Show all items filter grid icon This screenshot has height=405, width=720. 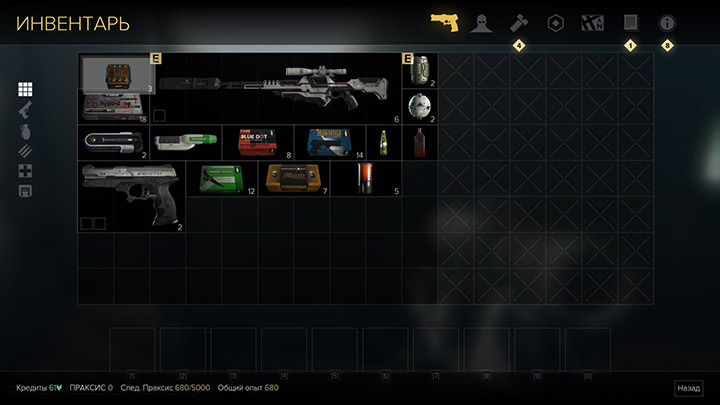click(26, 90)
